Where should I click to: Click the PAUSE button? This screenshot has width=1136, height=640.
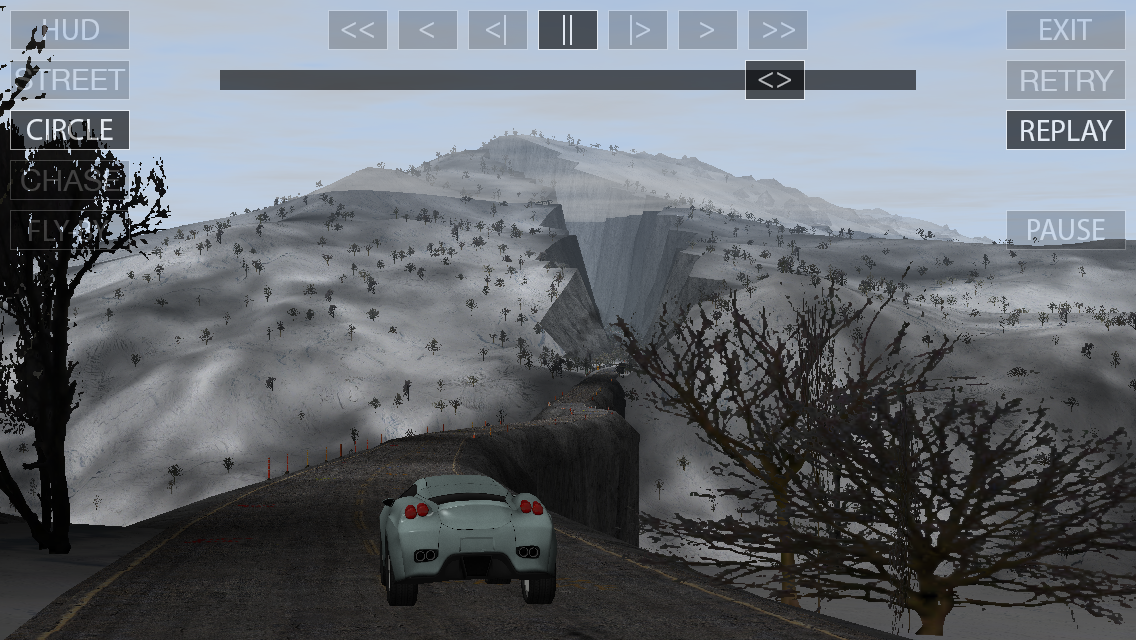pos(1066,230)
